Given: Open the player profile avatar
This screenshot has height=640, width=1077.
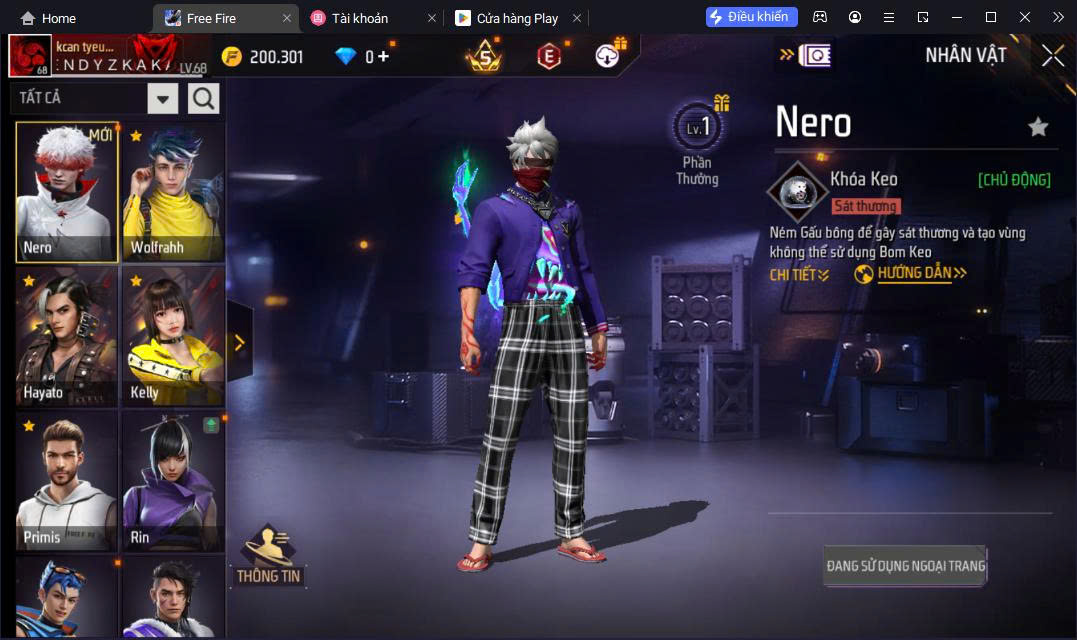Looking at the screenshot, I should [30, 56].
